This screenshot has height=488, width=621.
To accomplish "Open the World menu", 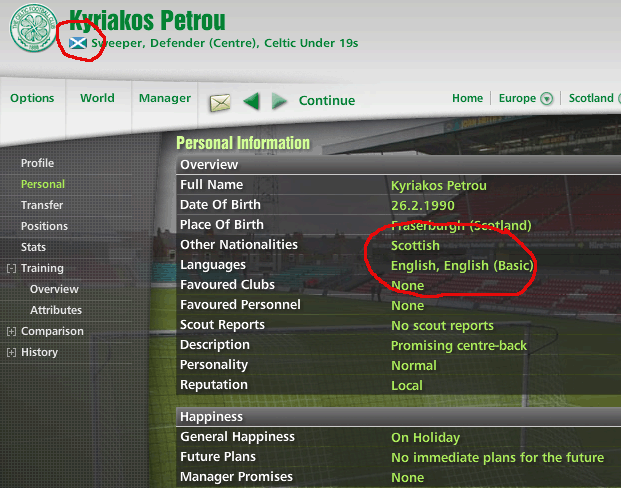I will pos(97,98).
